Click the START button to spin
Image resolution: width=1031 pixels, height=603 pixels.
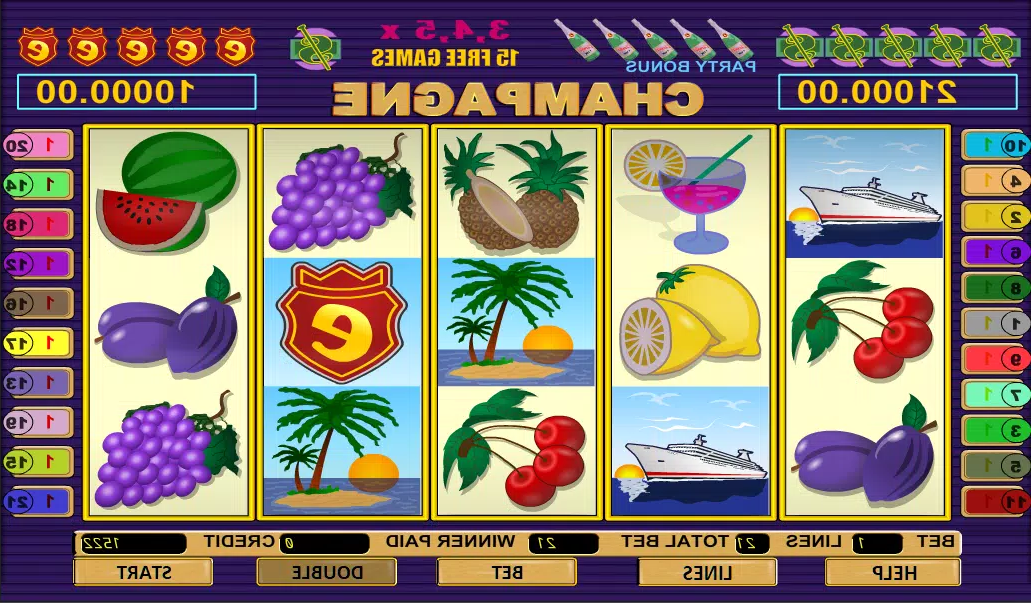click(143, 572)
